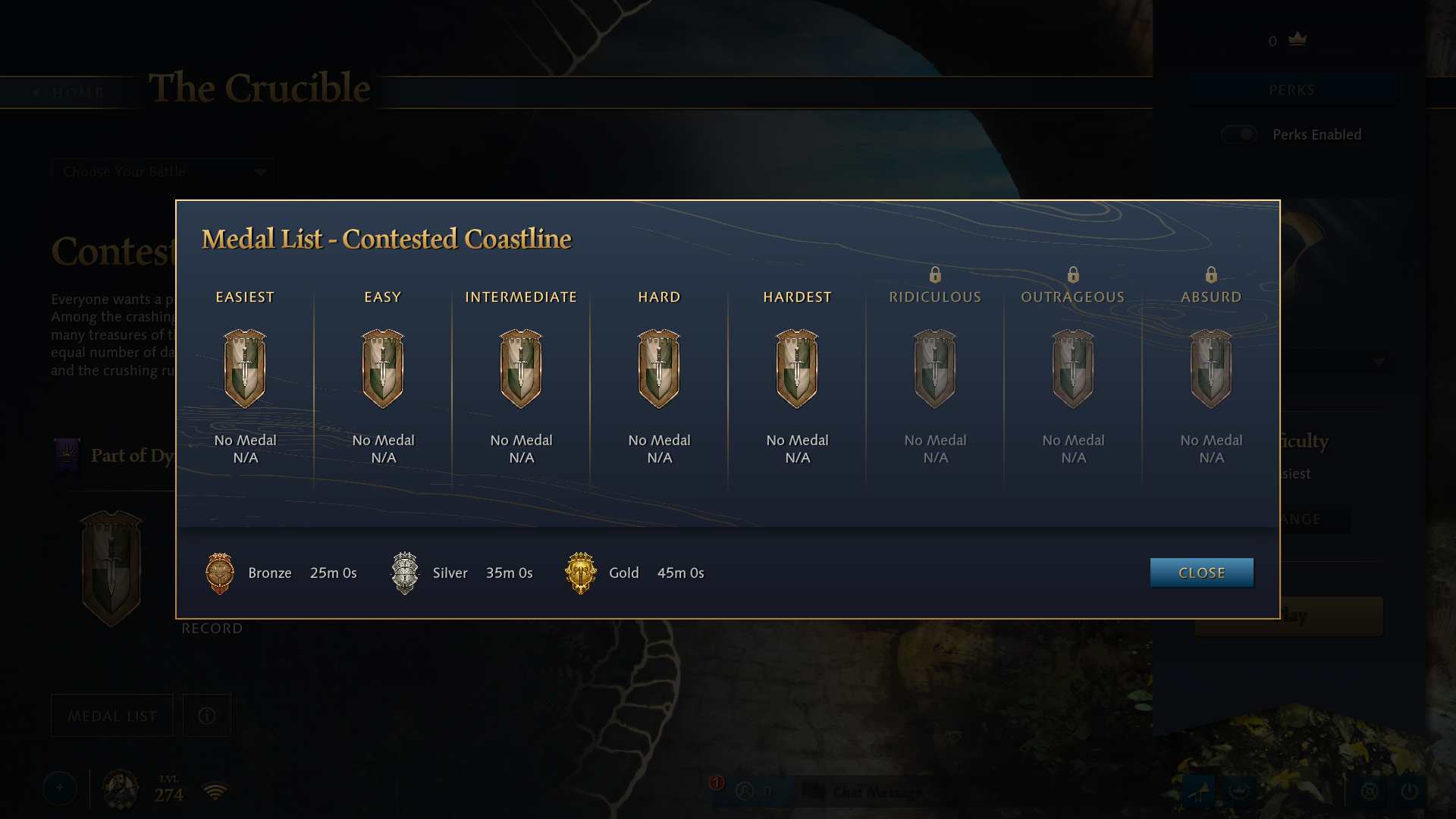Click the Medal List button

pos(112,716)
